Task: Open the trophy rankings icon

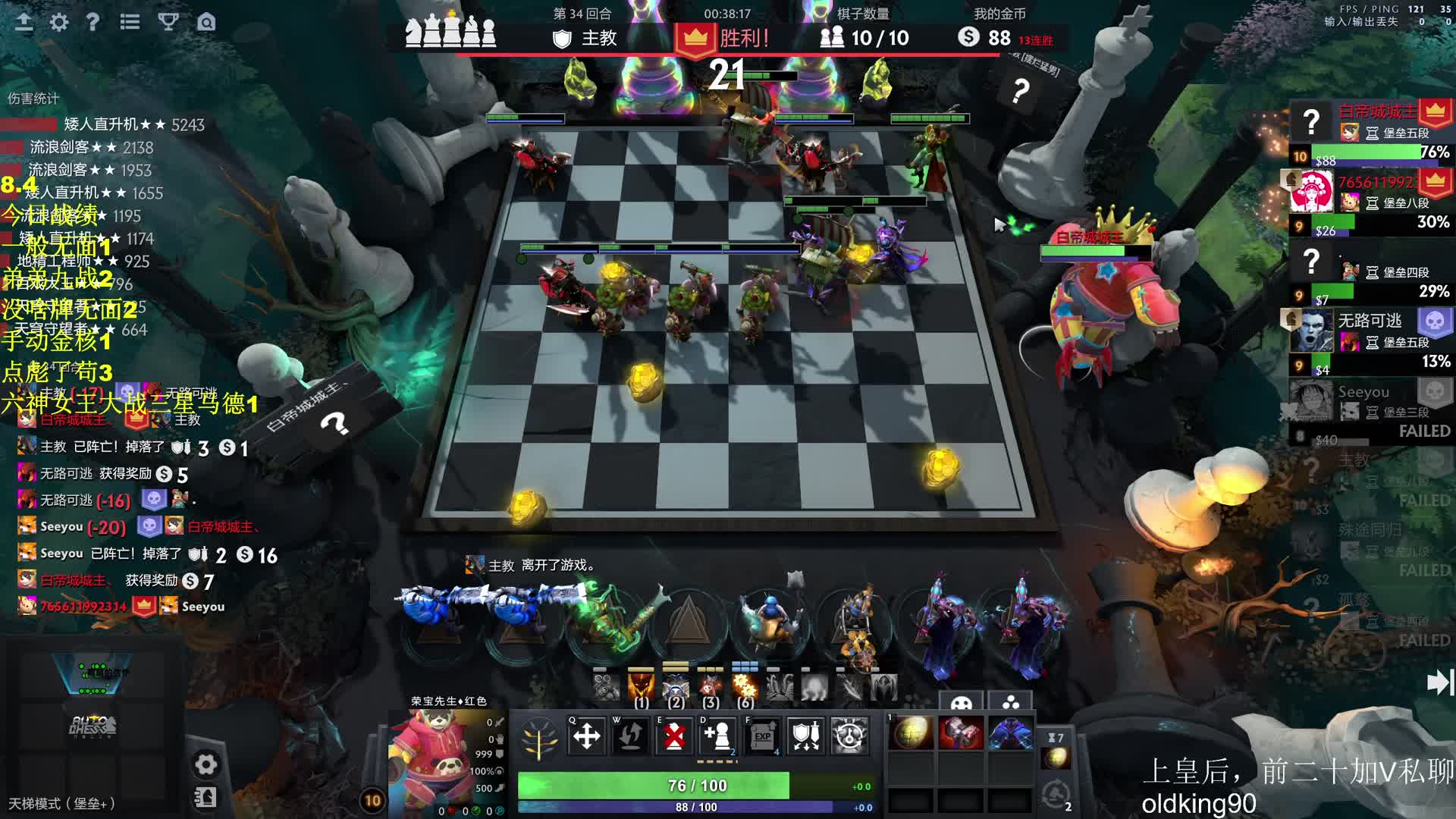Action: point(168,22)
